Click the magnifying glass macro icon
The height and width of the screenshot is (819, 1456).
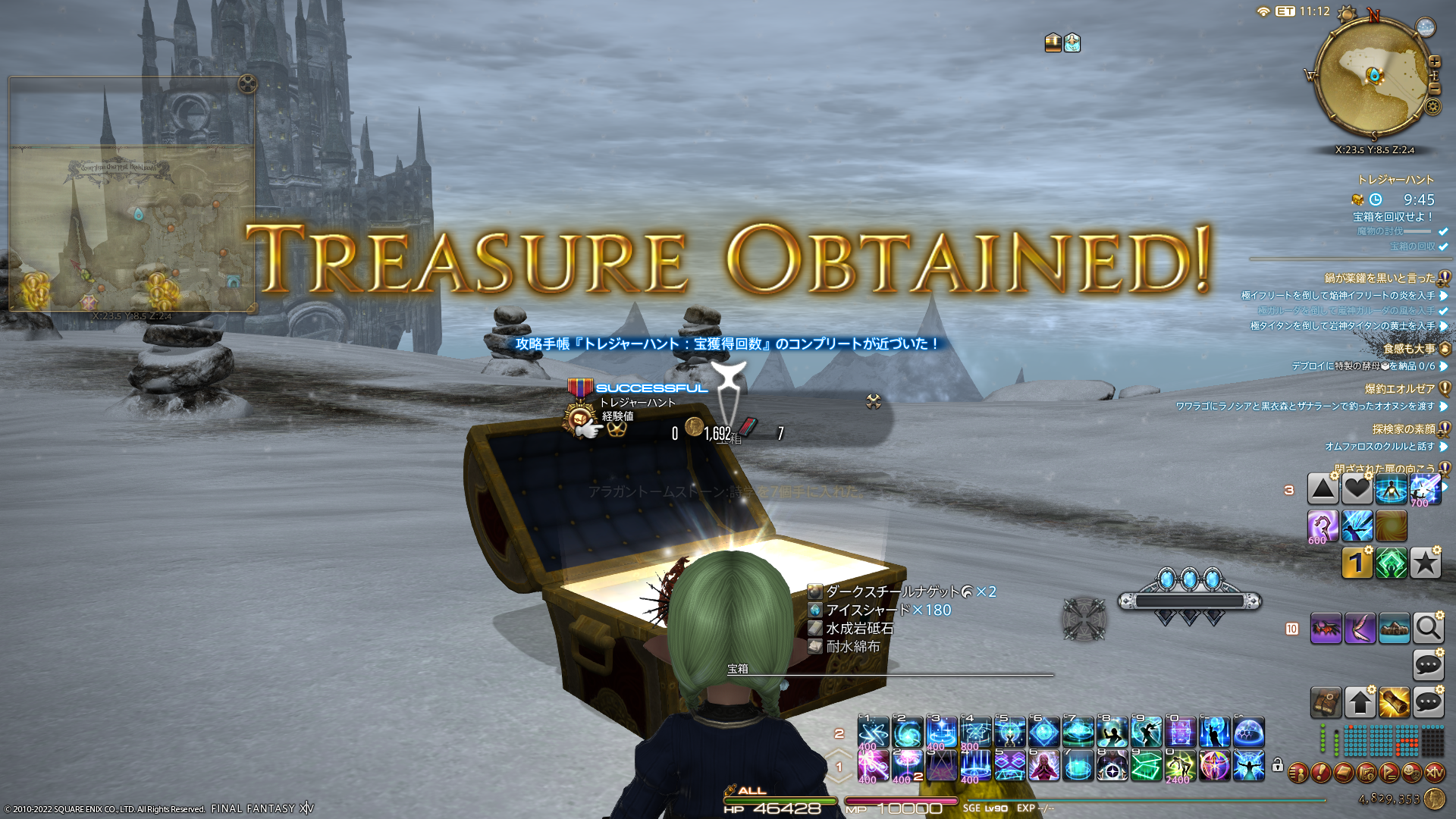(x=1428, y=629)
